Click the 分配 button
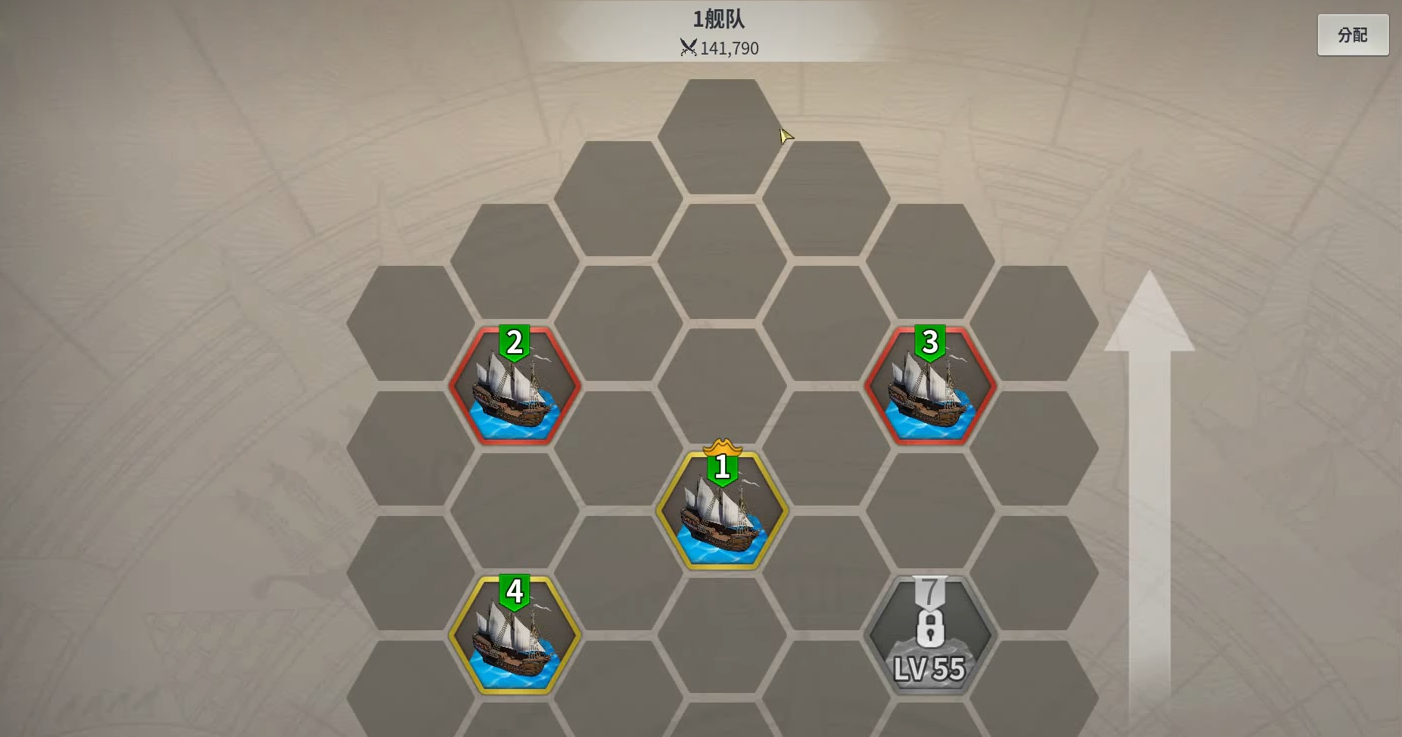1402x737 pixels. [x=1352, y=35]
